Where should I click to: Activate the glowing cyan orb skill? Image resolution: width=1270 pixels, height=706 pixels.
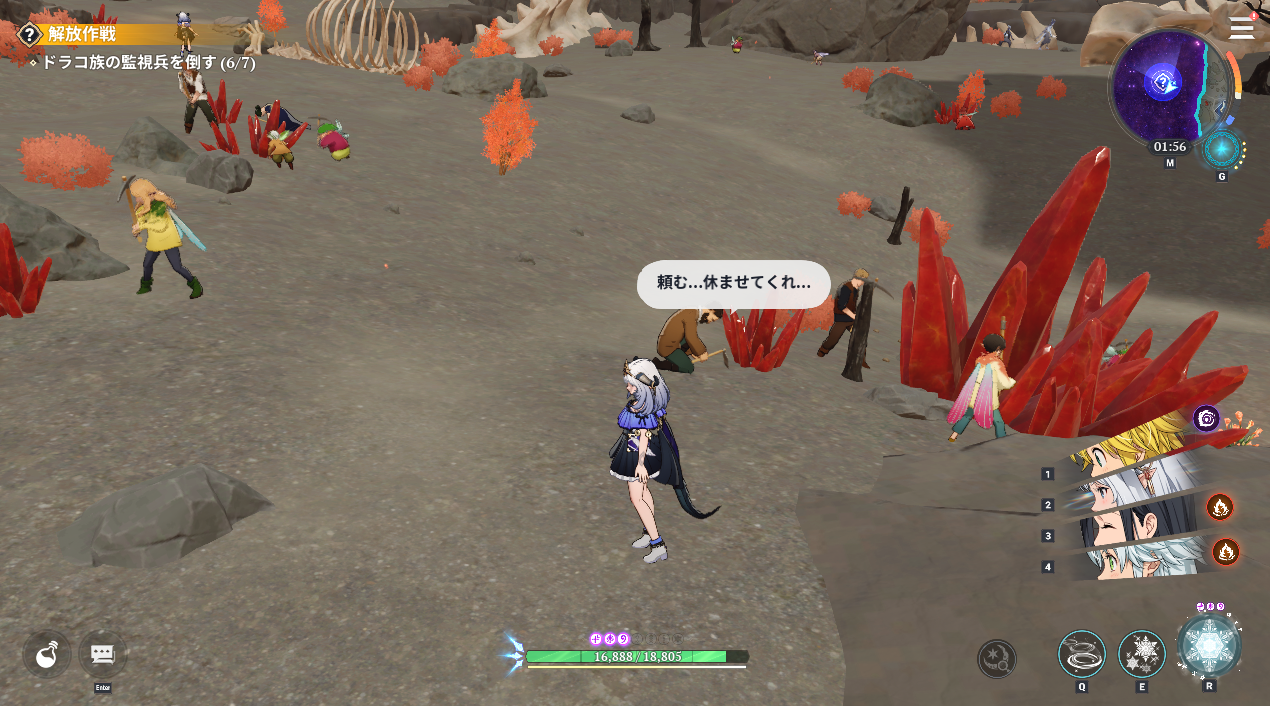pos(1221,150)
